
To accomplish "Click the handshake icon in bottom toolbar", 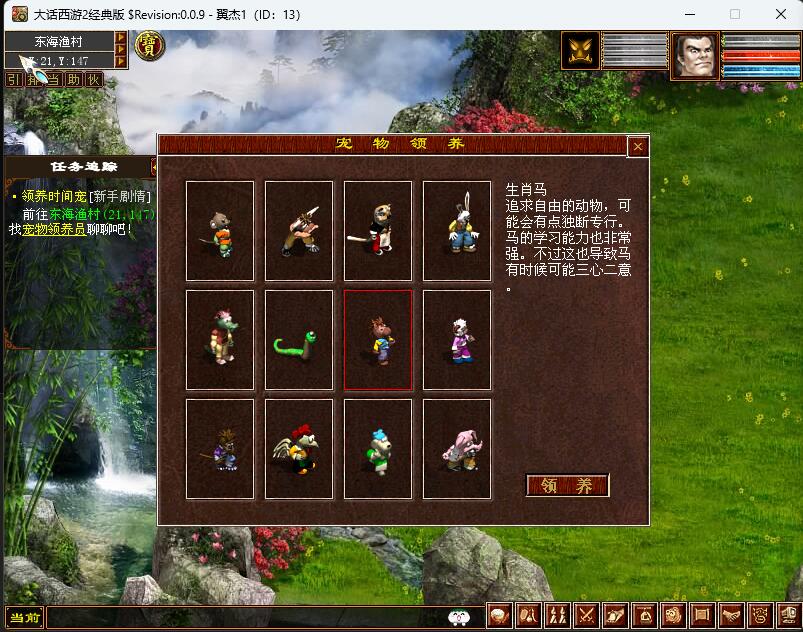I will point(732,616).
